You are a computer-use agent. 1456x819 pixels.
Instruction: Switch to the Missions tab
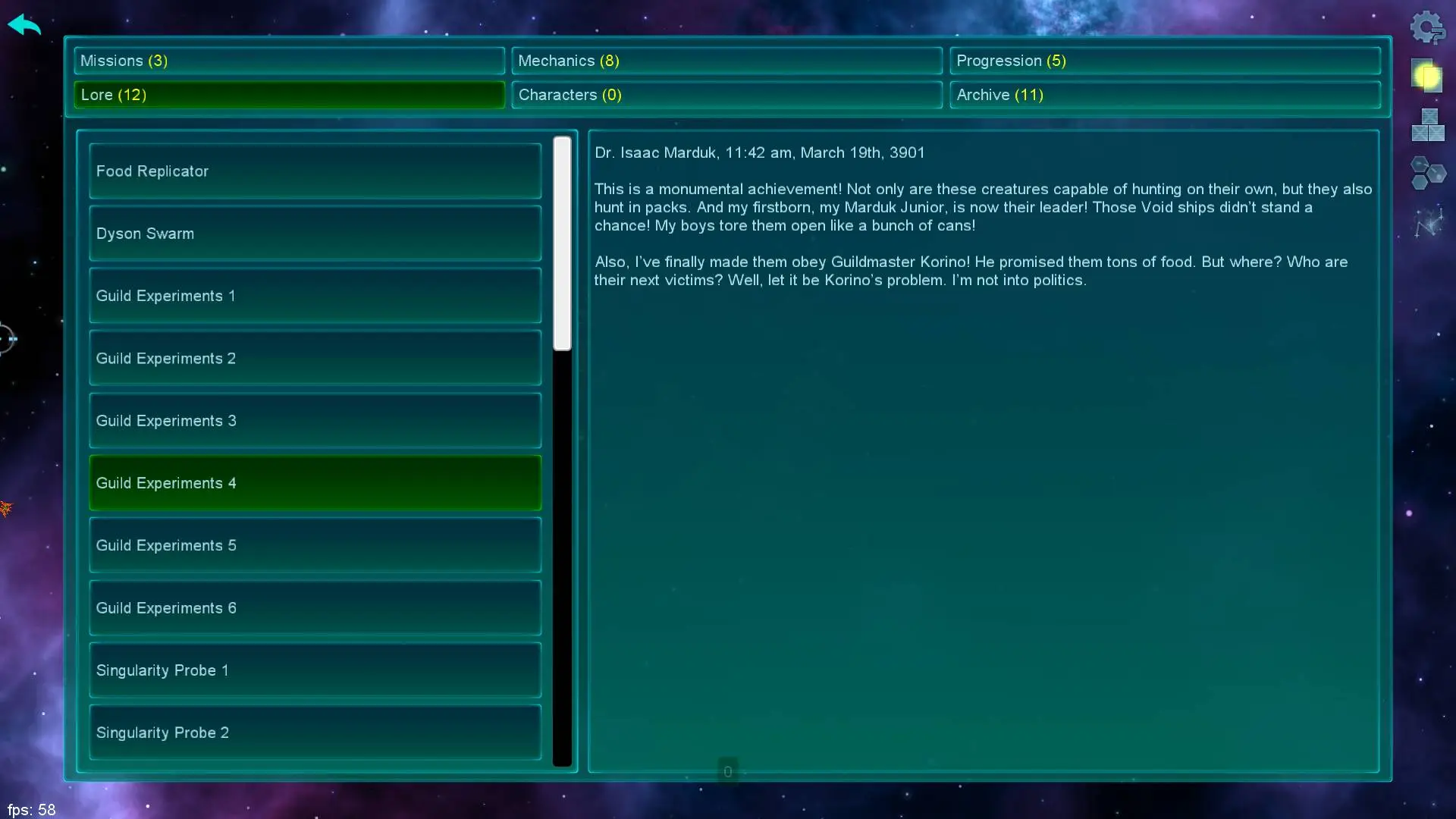tap(289, 61)
